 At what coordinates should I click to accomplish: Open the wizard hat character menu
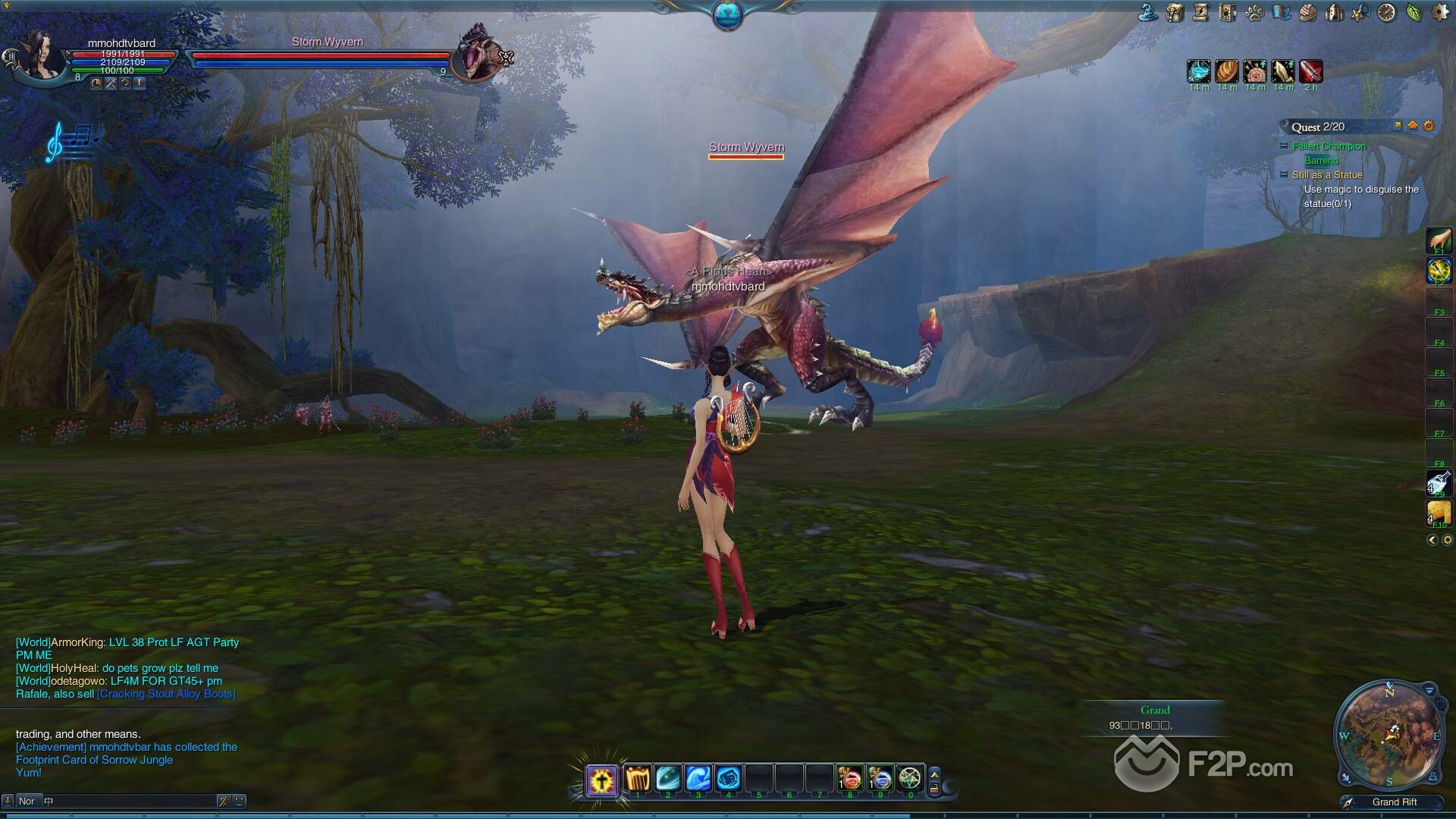click(1148, 12)
